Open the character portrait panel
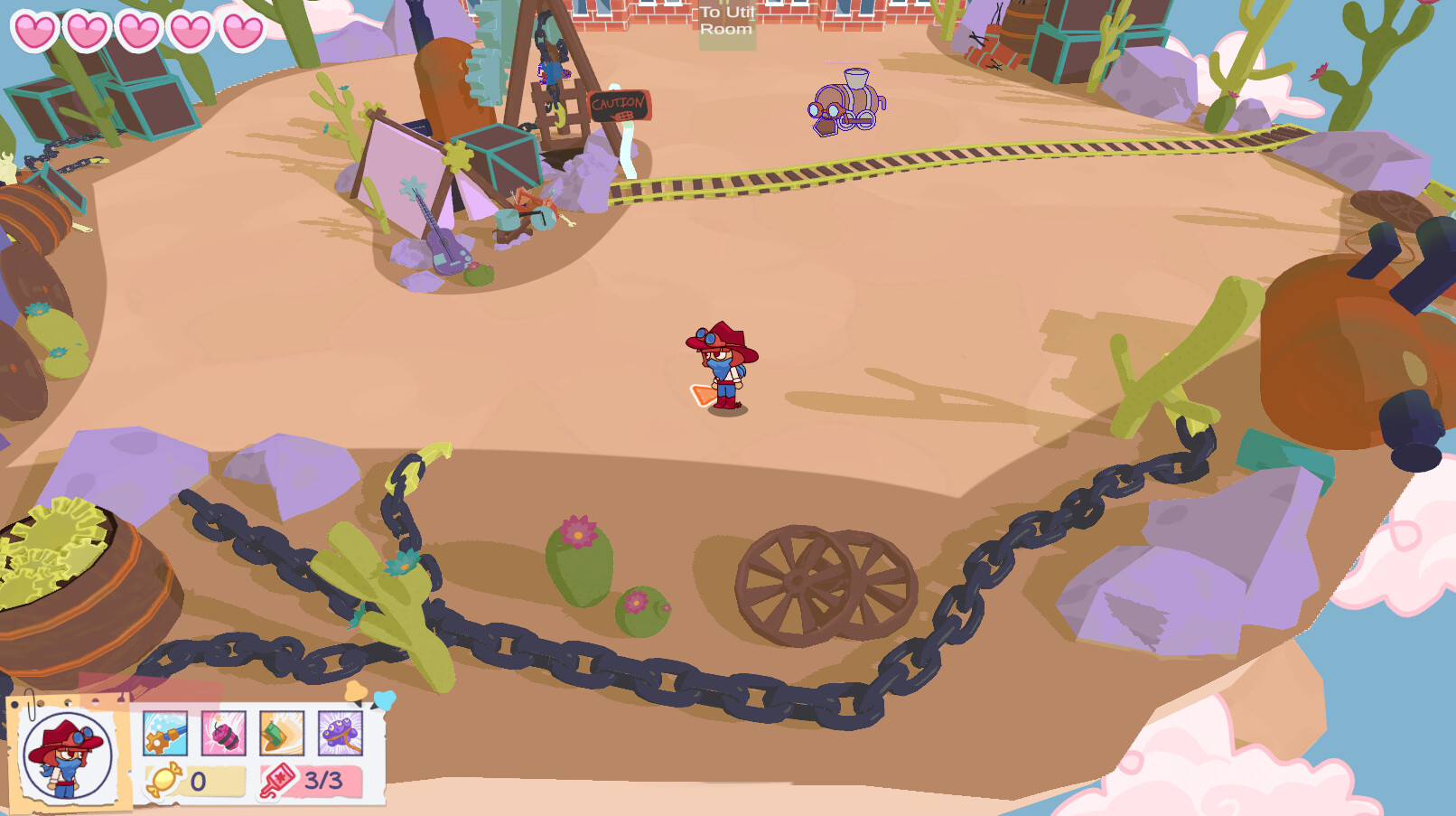Screen dimensions: 1456x816 (69, 757)
